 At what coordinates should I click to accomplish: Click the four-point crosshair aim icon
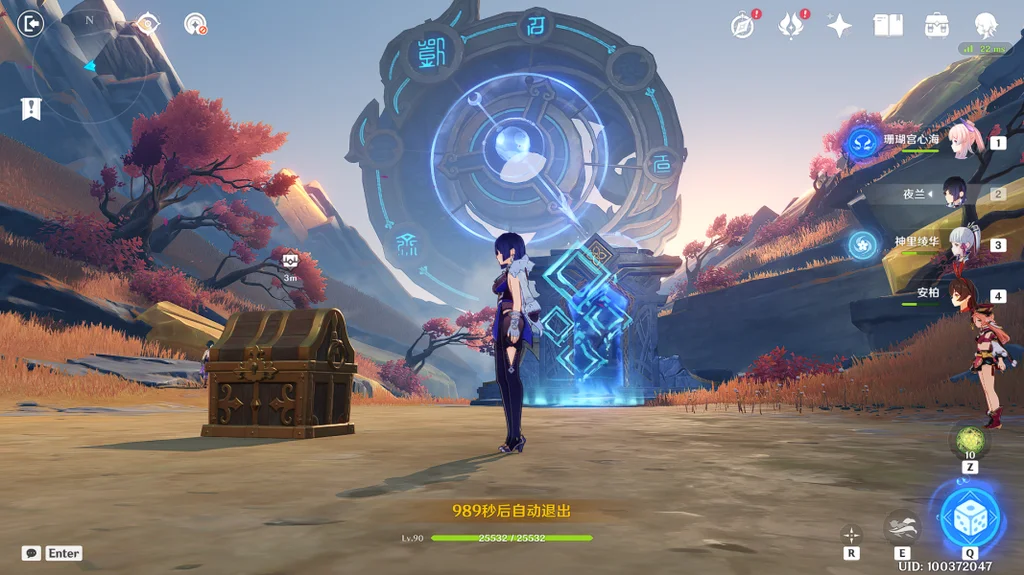(851, 535)
